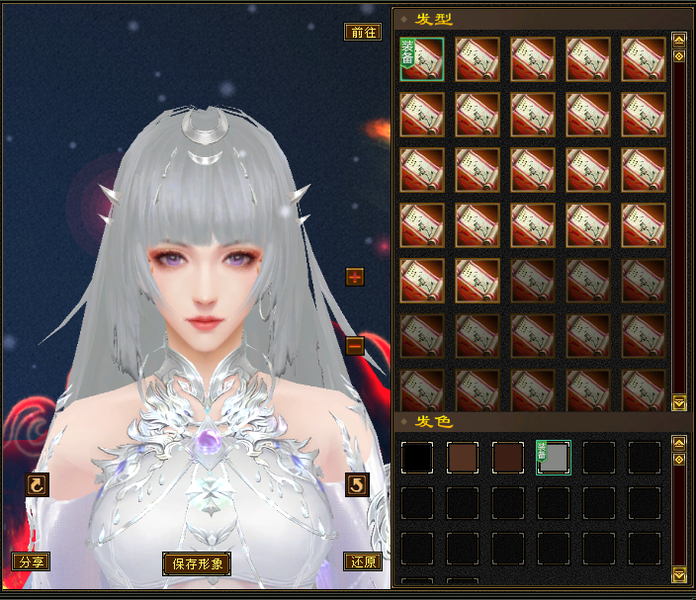Click the 前往 button
This screenshot has width=696, height=600.
[362, 32]
